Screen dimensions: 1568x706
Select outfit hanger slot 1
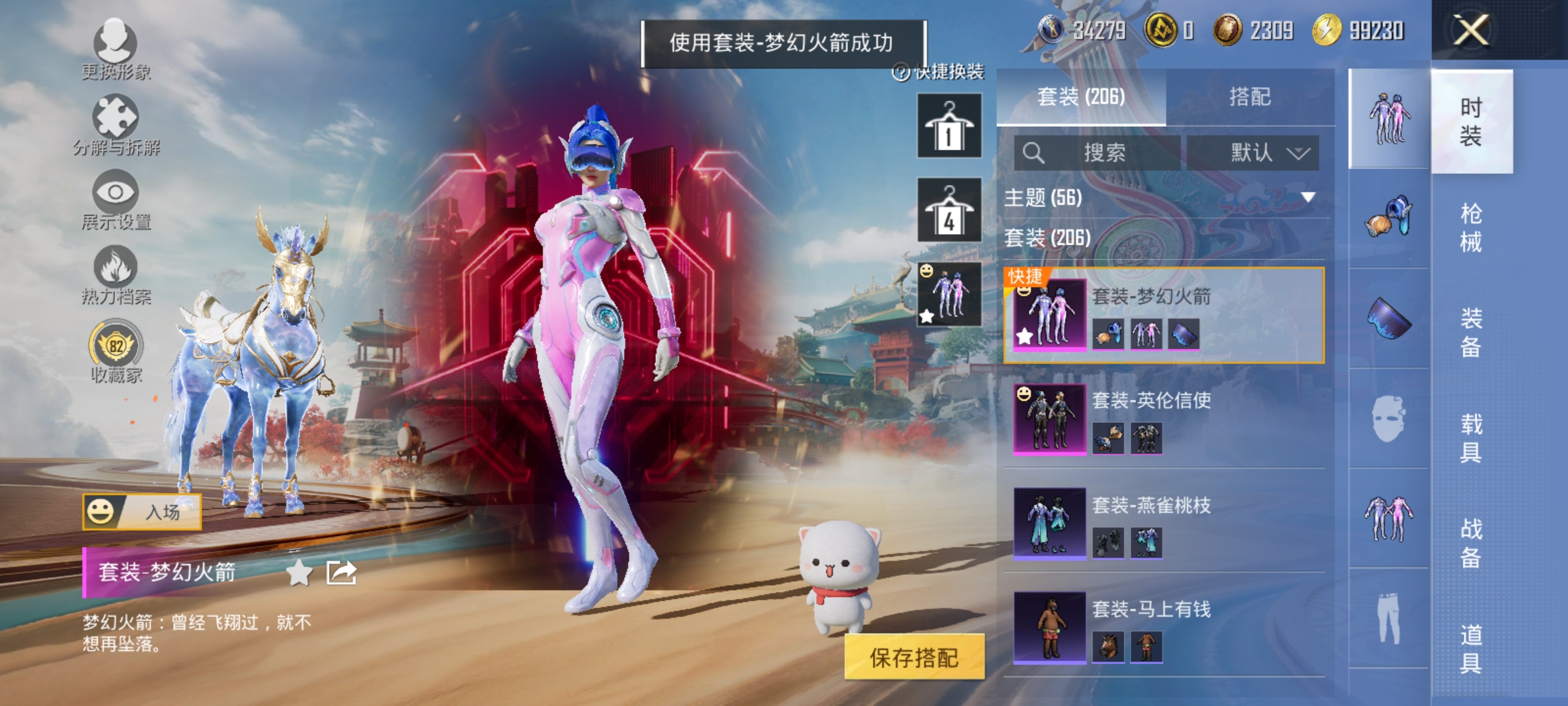click(949, 126)
